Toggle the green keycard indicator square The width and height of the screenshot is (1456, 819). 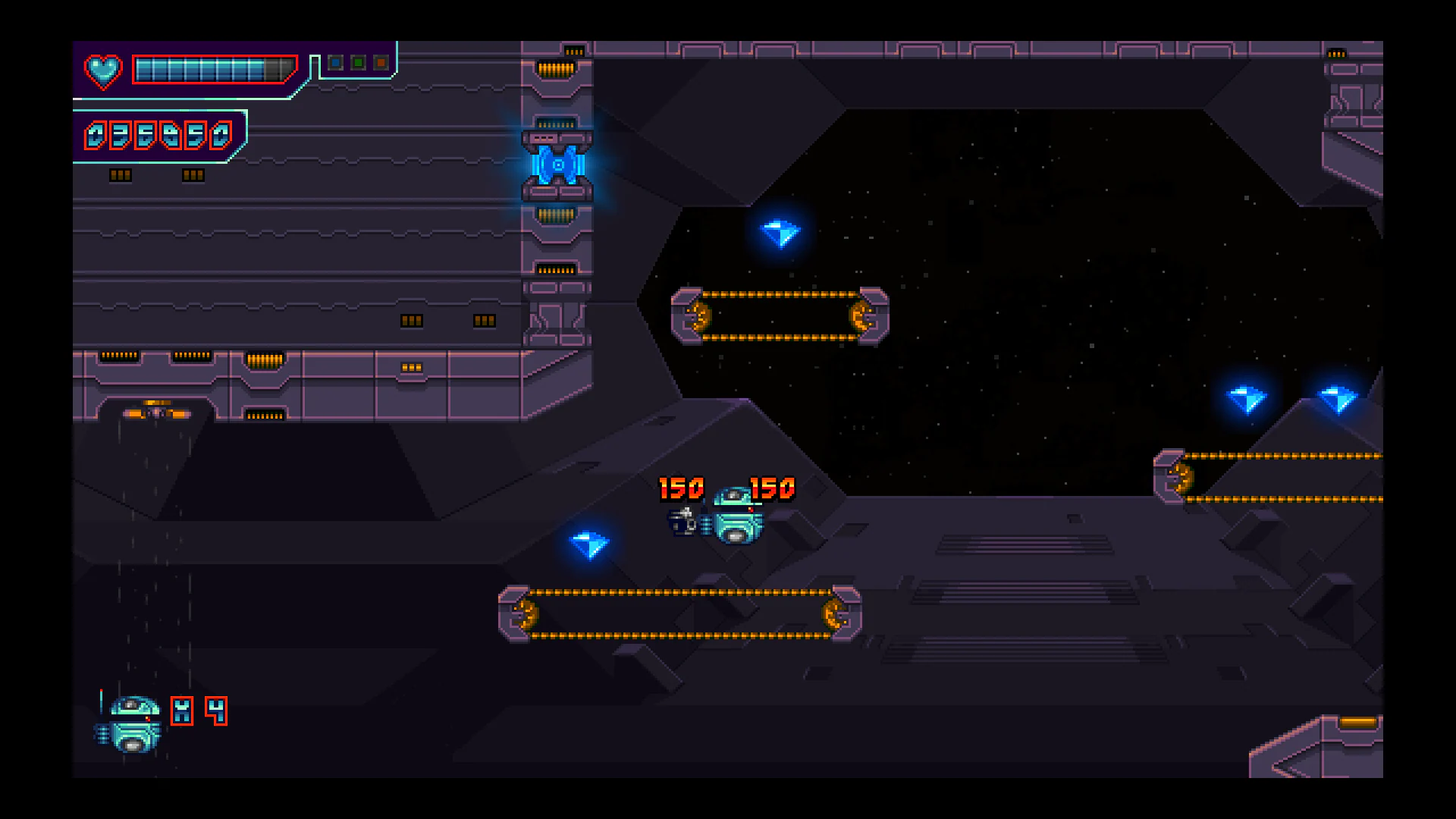pyautogui.click(x=357, y=61)
